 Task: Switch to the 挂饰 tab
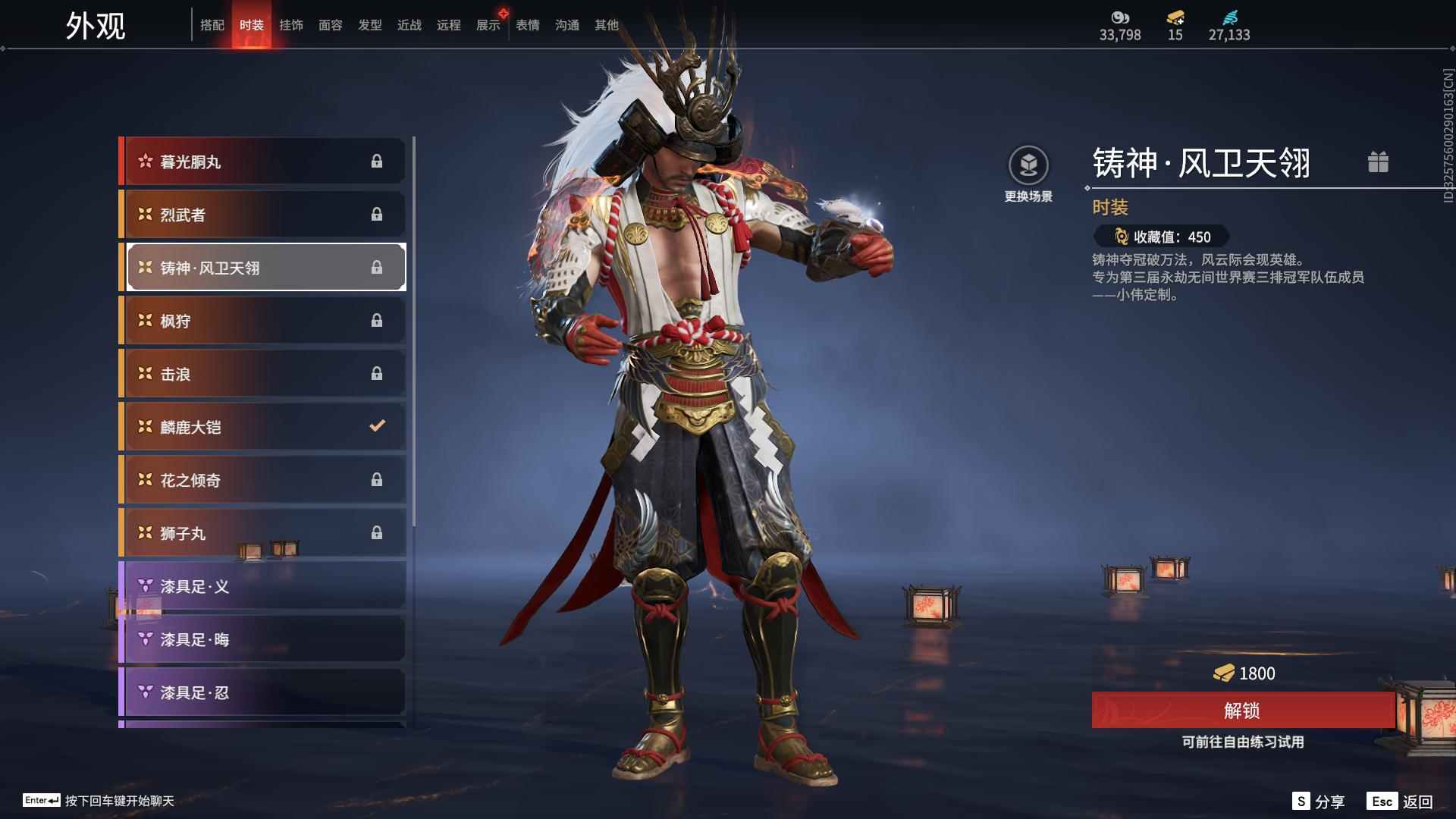coord(292,24)
